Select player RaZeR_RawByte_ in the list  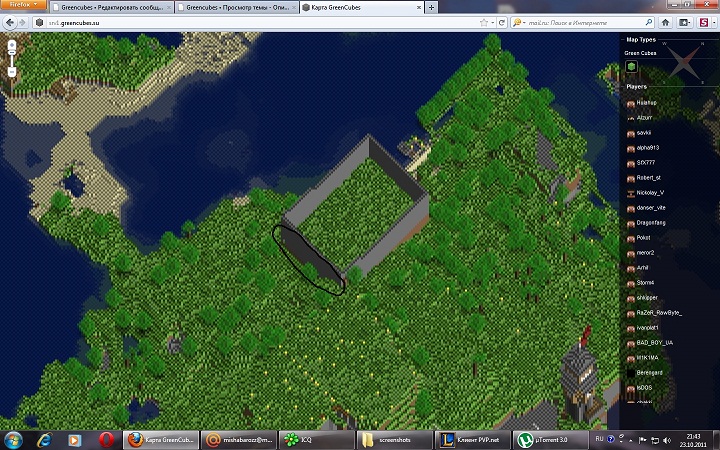click(656, 312)
